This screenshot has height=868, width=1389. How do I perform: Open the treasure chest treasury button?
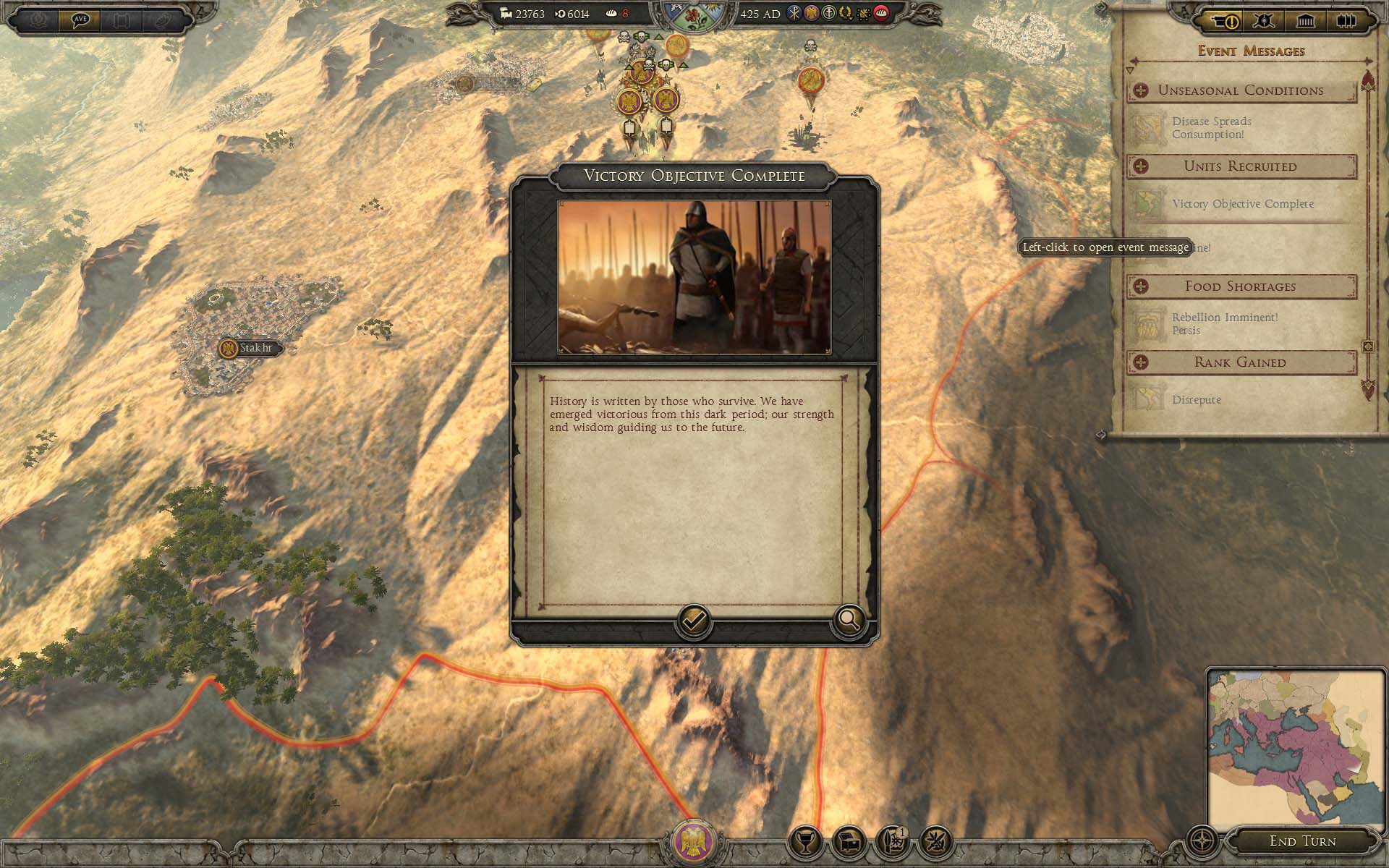849,842
